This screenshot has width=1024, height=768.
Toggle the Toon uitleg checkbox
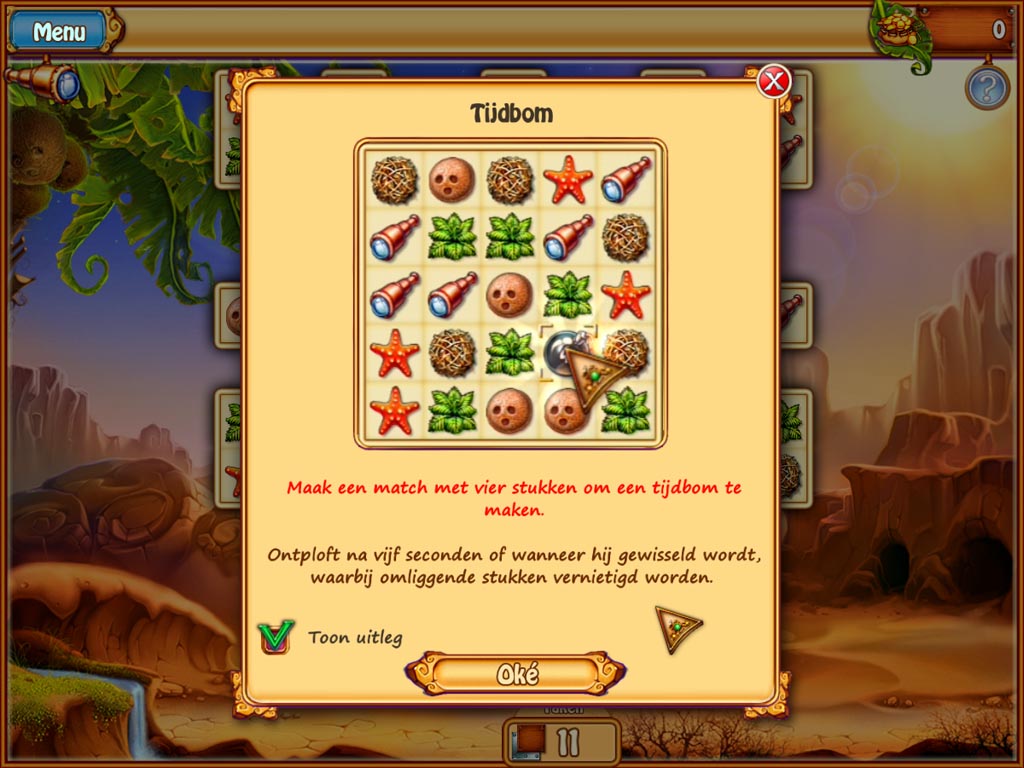click(275, 636)
